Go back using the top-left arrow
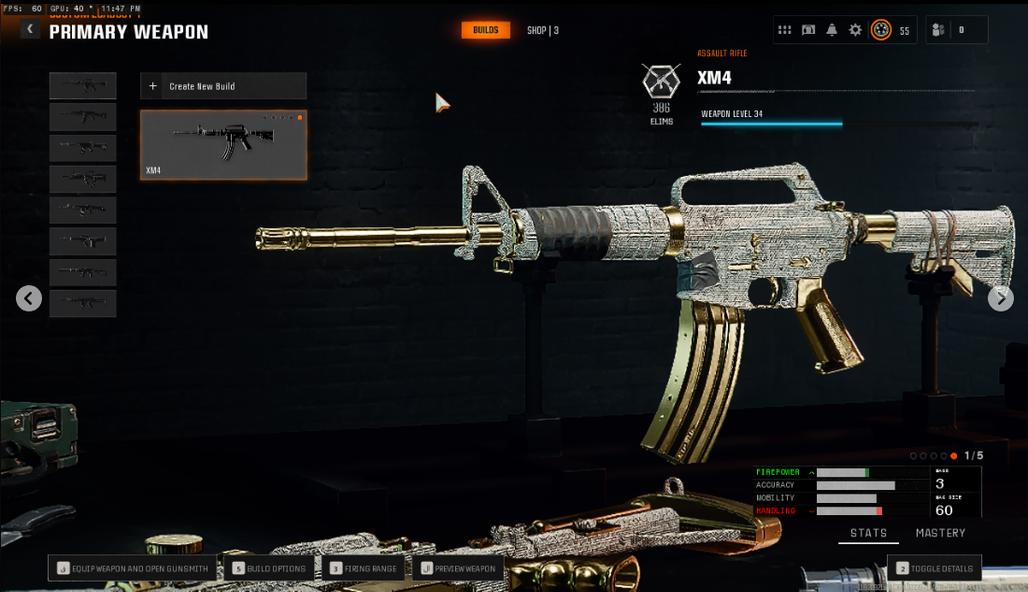The image size is (1028, 592). click(x=30, y=30)
